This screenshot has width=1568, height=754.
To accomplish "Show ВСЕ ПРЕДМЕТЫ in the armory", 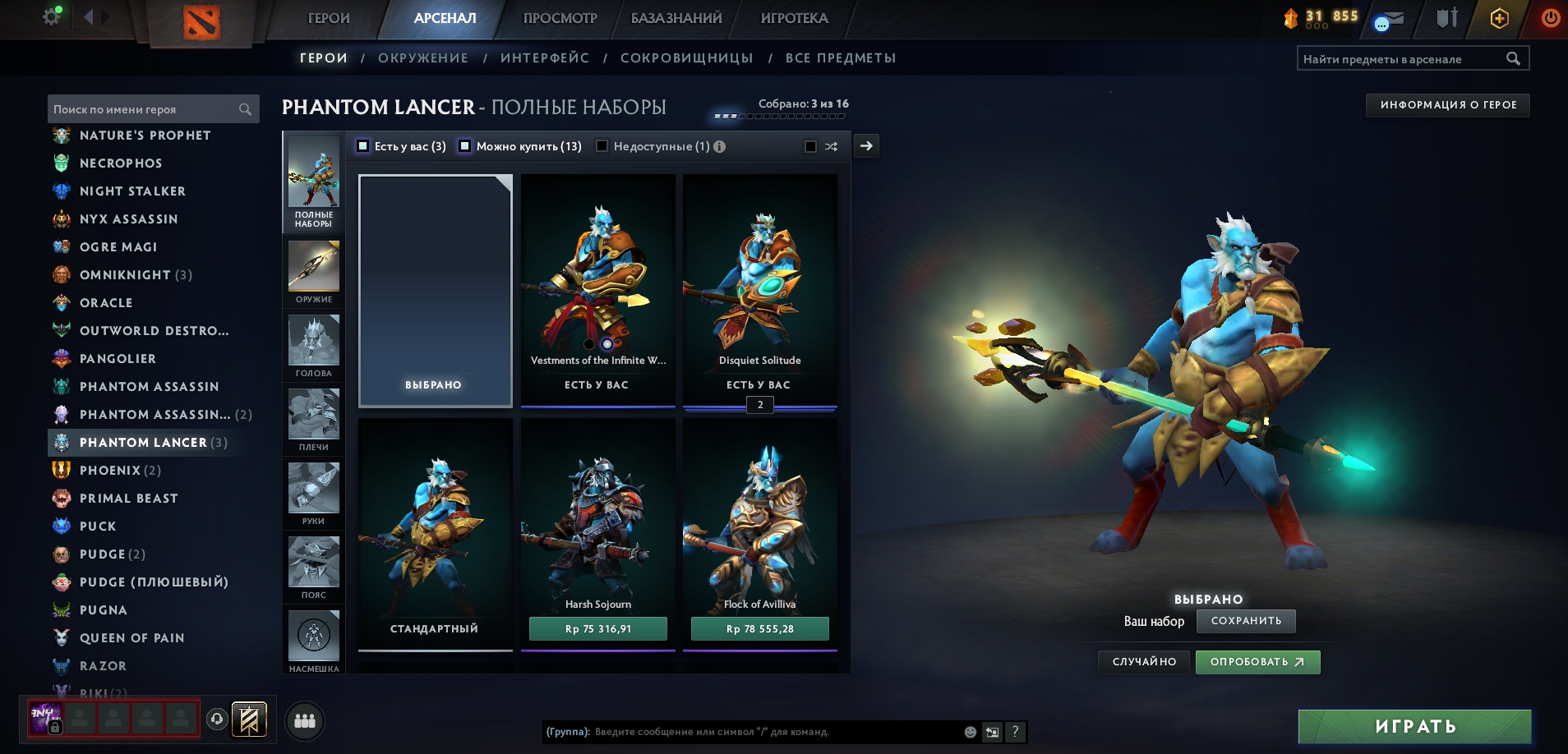I will coord(840,57).
